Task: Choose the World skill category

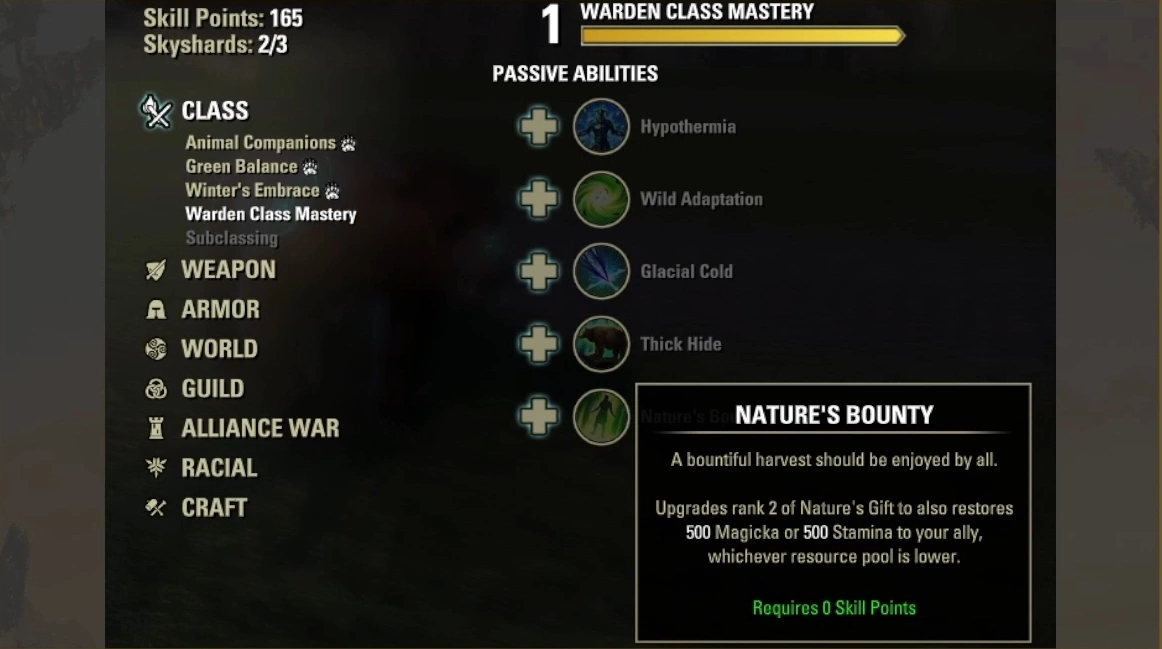Action: 219,349
